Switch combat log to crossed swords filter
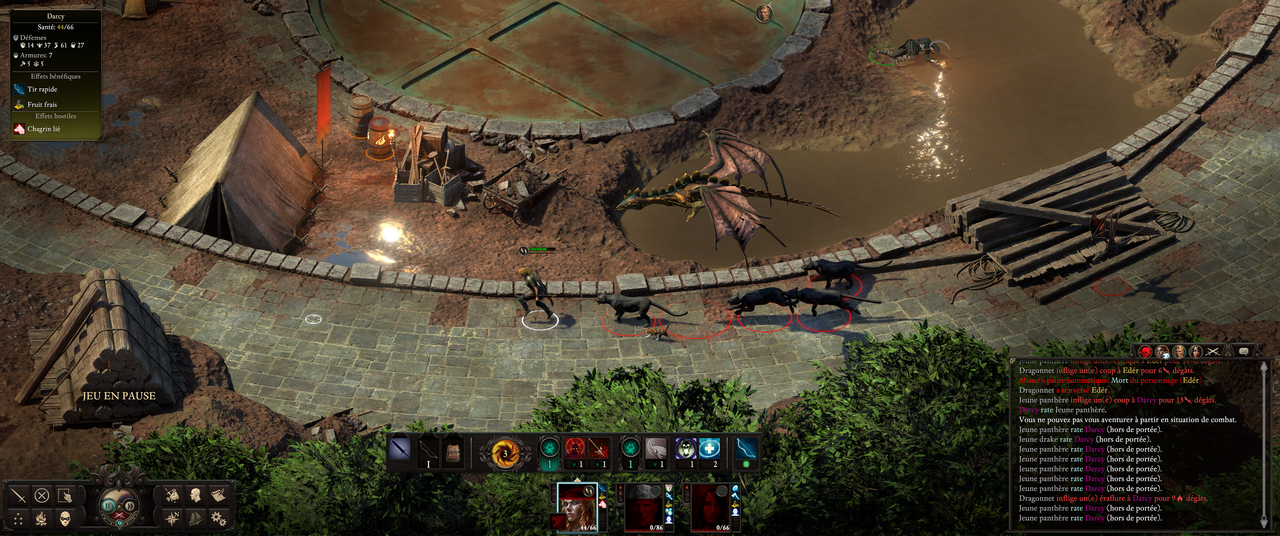1280x536 pixels. click(x=1215, y=351)
